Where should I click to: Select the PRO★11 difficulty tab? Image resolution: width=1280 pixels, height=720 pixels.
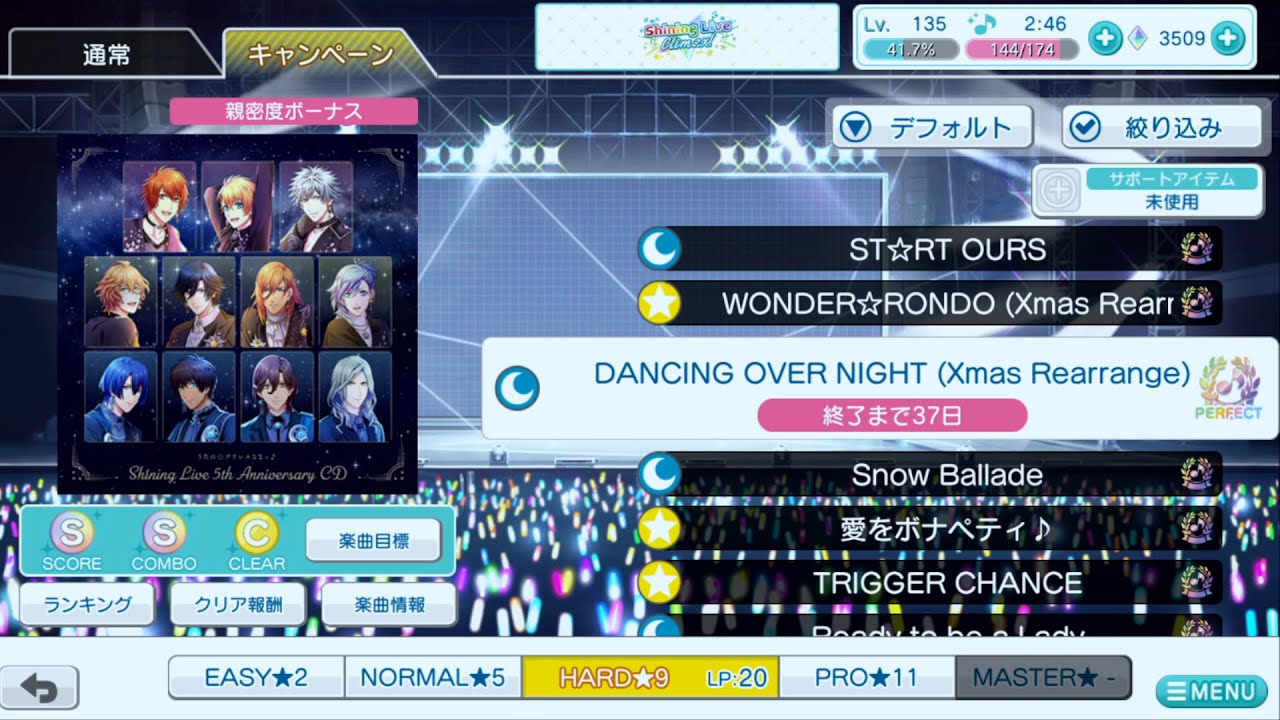pos(866,677)
